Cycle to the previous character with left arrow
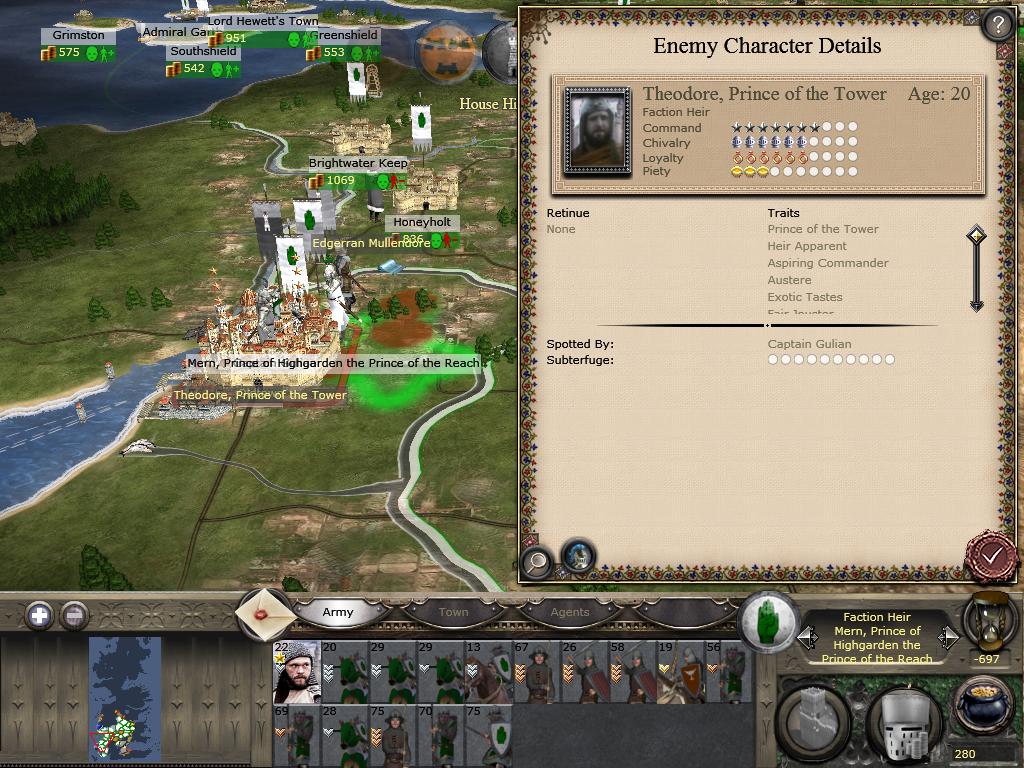 tap(807, 637)
